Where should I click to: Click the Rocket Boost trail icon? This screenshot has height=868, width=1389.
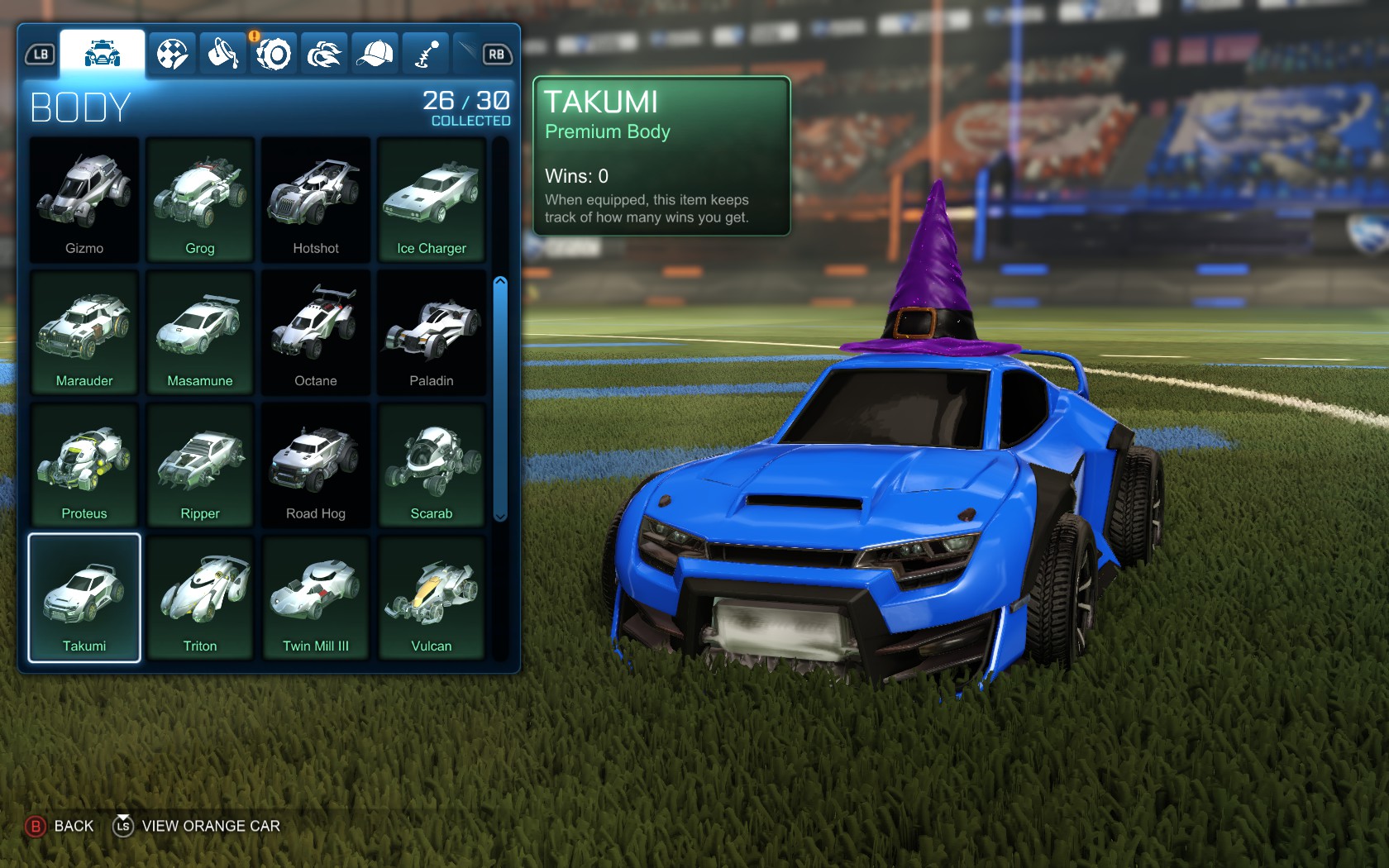click(x=324, y=52)
